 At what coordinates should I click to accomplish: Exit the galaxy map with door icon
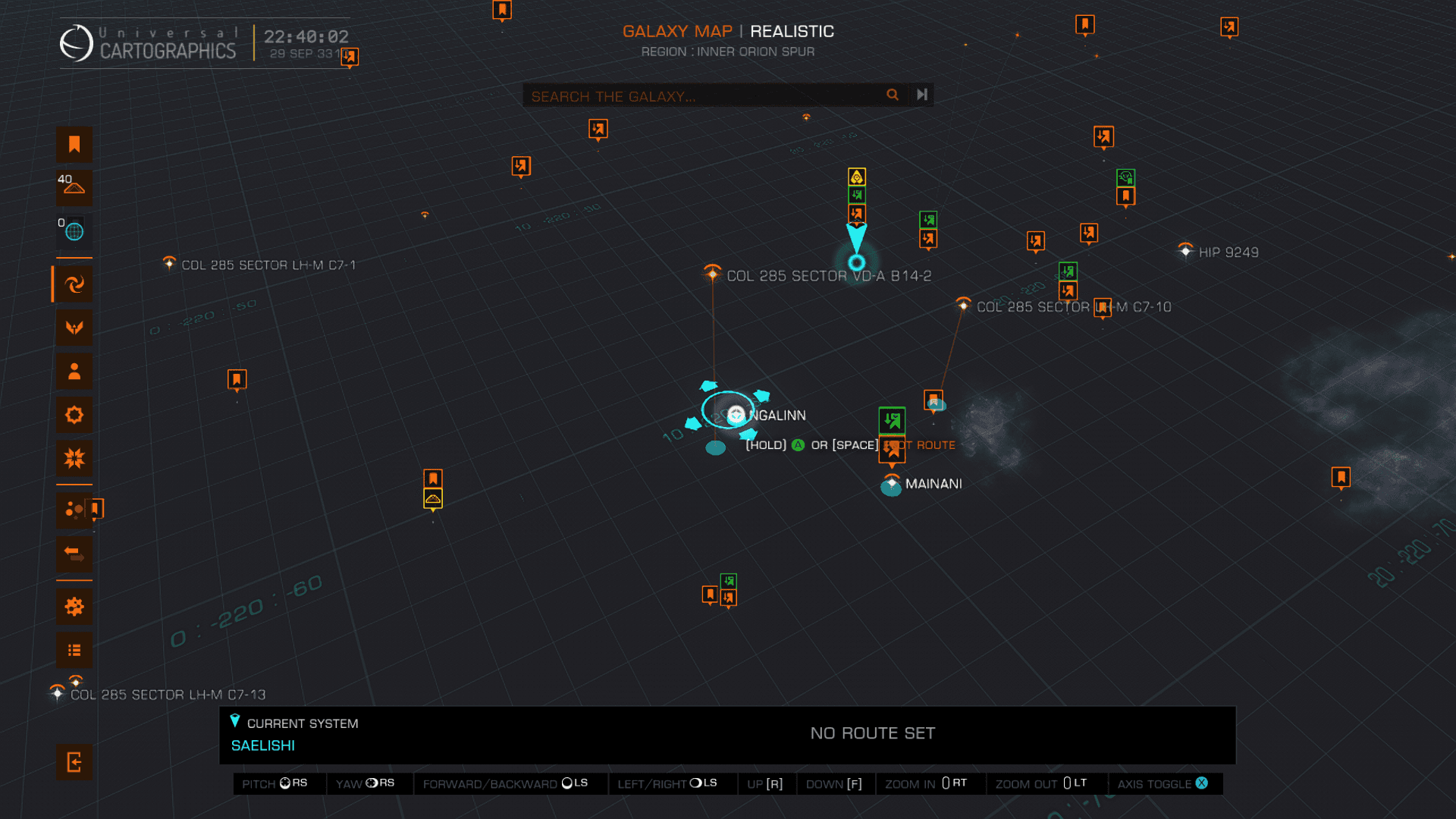(74, 762)
